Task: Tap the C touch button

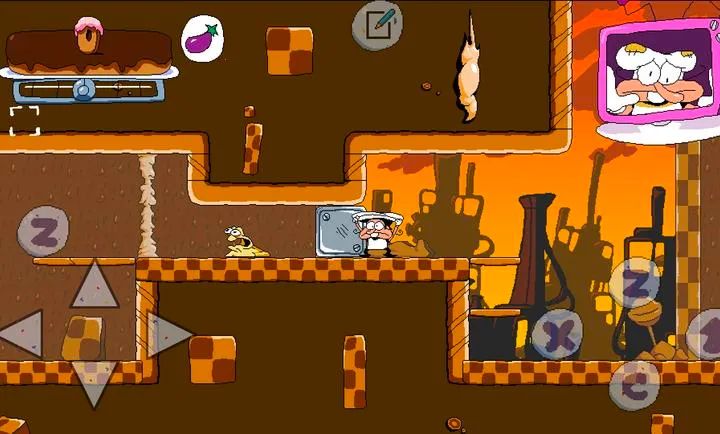Action: tap(632, 384)
